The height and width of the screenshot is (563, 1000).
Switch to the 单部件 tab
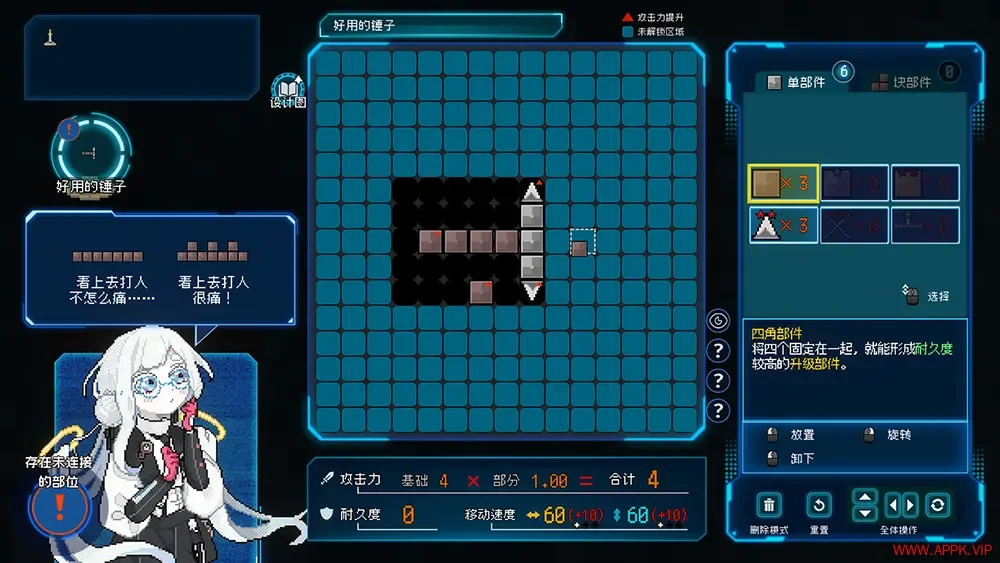(x=798, y=82)
